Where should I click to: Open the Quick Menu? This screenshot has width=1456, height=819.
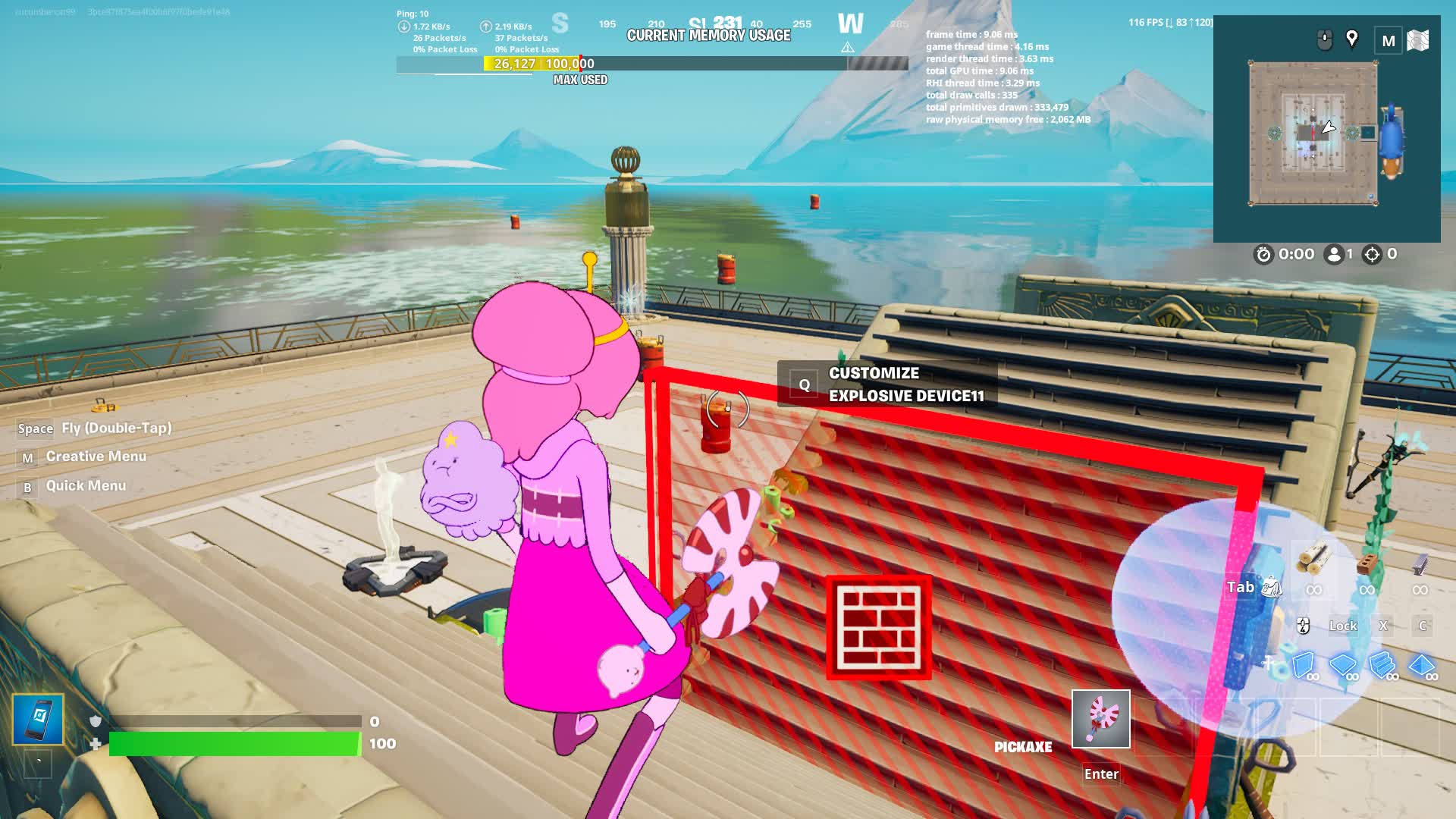[85, 485]
